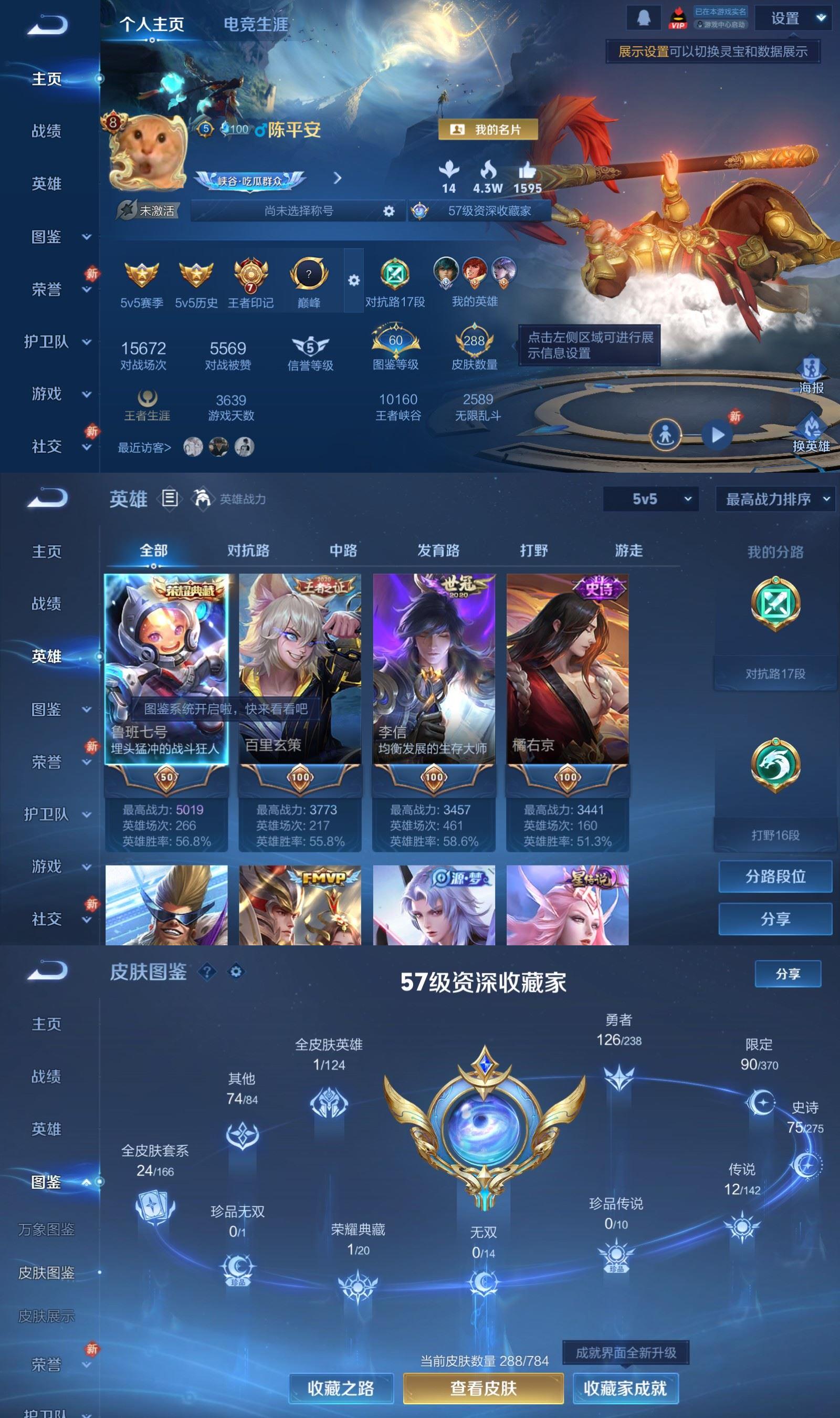Click the gear next to 尚未选择称号
840x1418 pixels.
pyautogui.click(x=388, y=212)
